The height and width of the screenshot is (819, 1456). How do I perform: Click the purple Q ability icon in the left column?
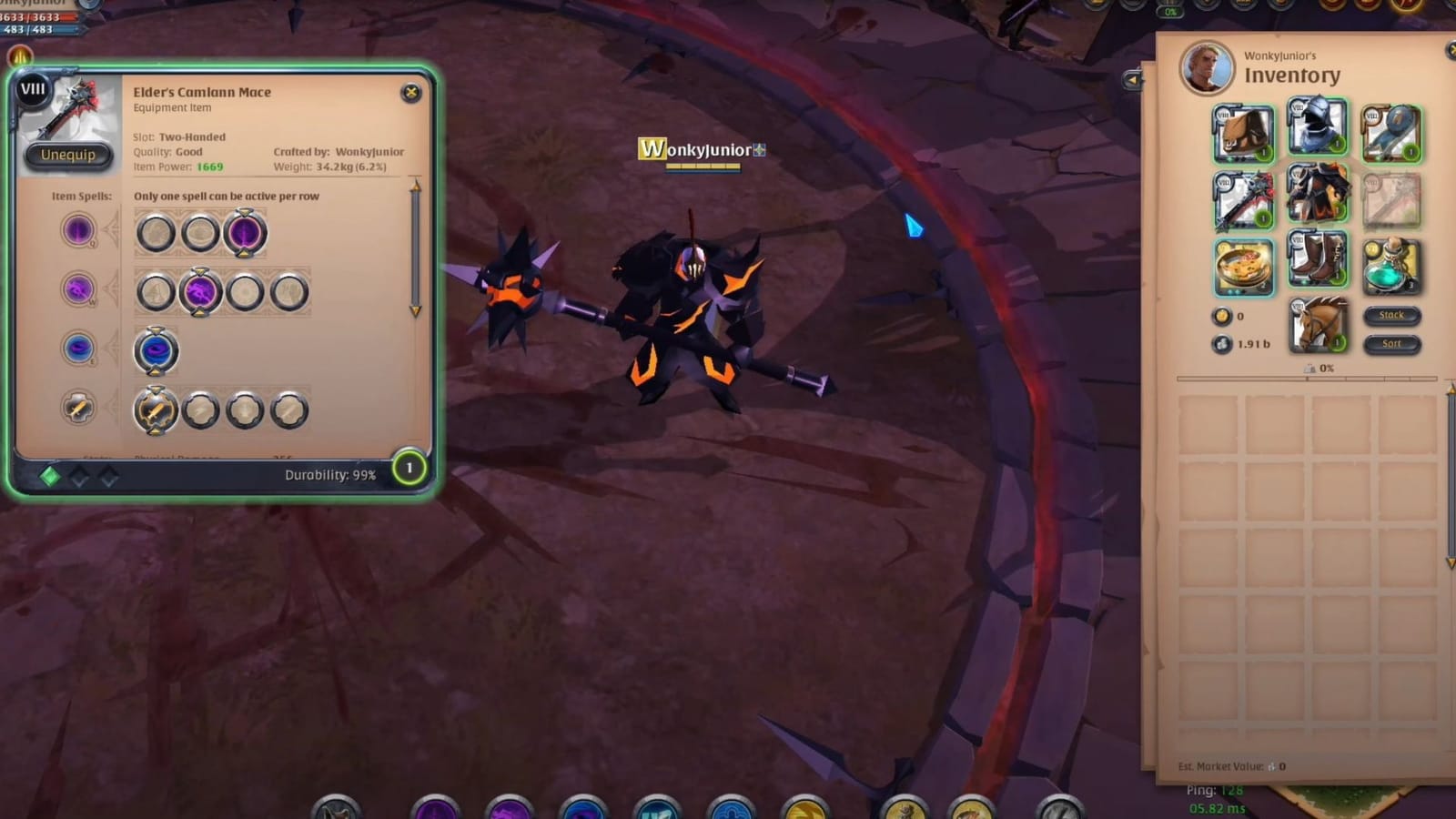pos(76,229)
